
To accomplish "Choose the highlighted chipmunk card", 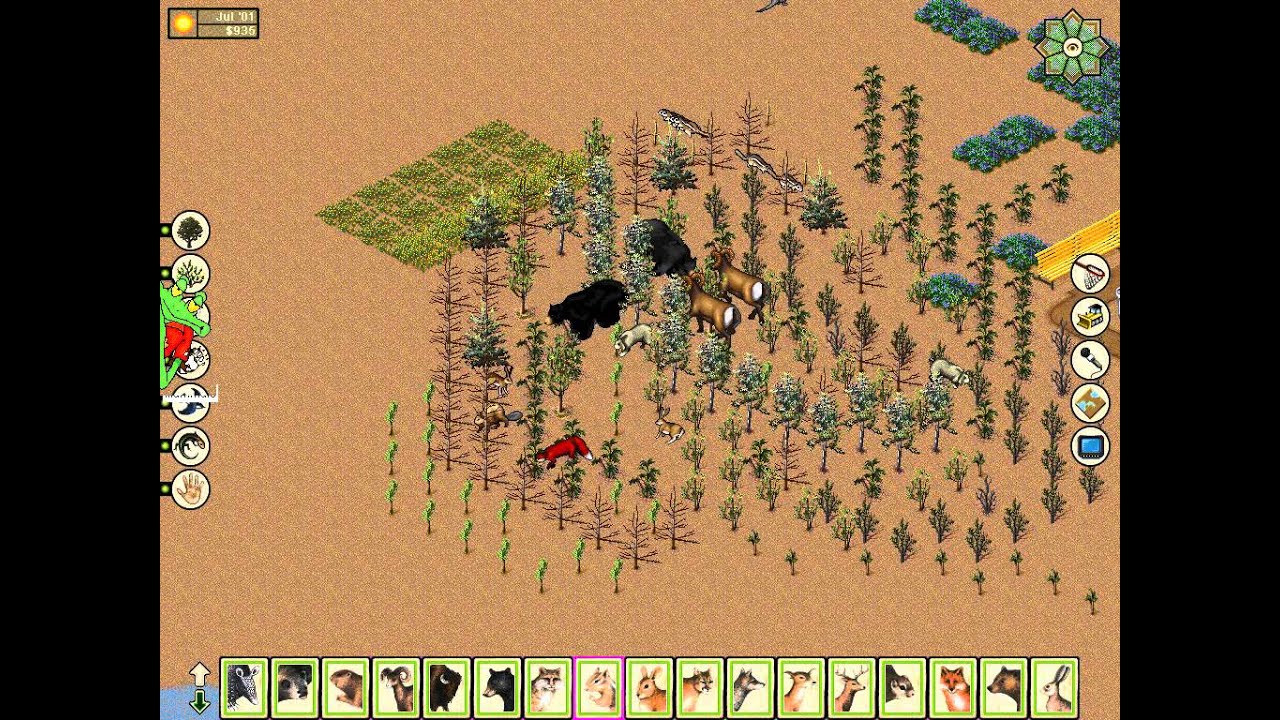I will pyautogui.click(x=599, y=687).
